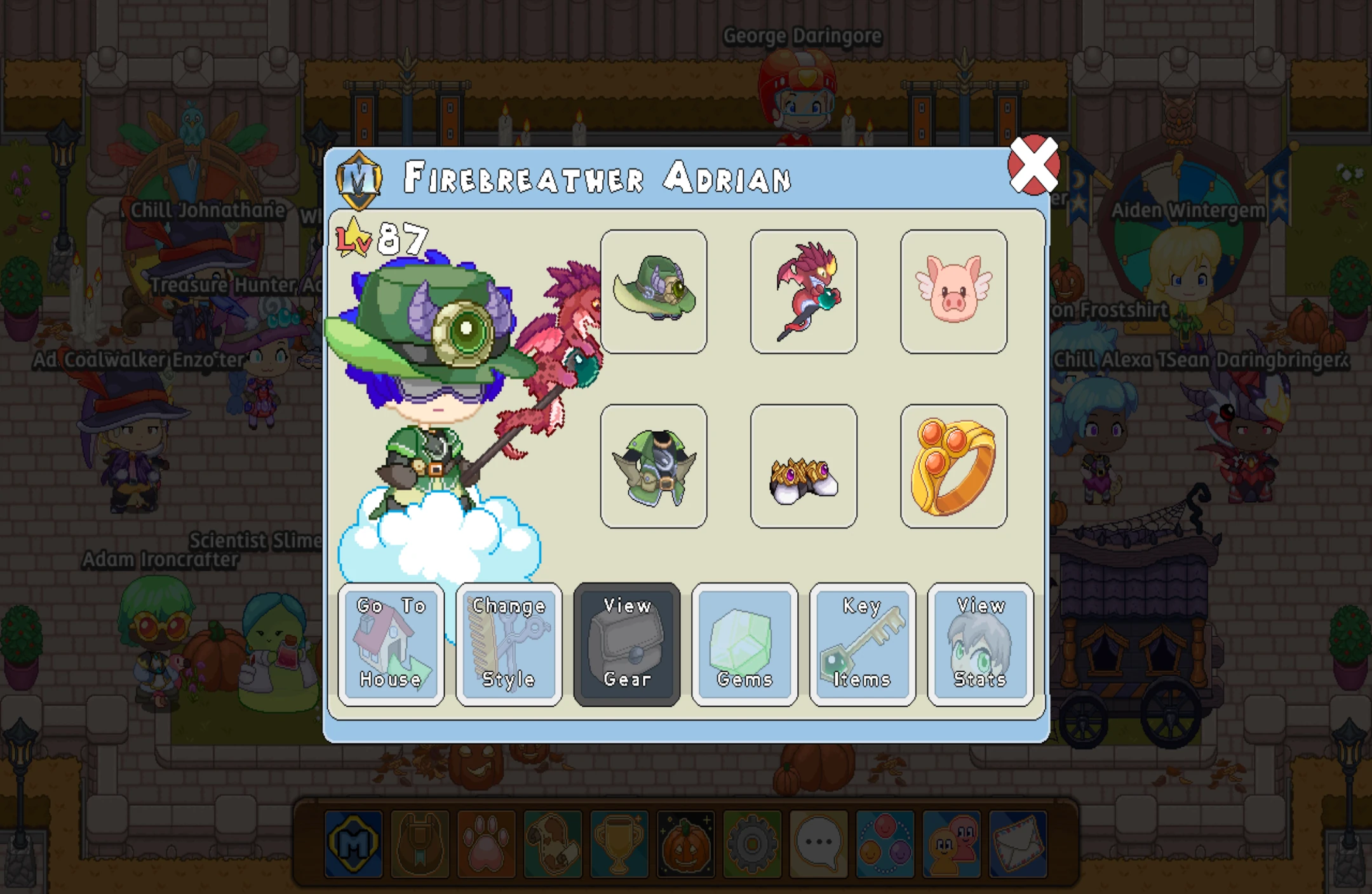Open the Prodigy M home menu
The width and height of the screenshot is (1372, 894).
(353, 844)
